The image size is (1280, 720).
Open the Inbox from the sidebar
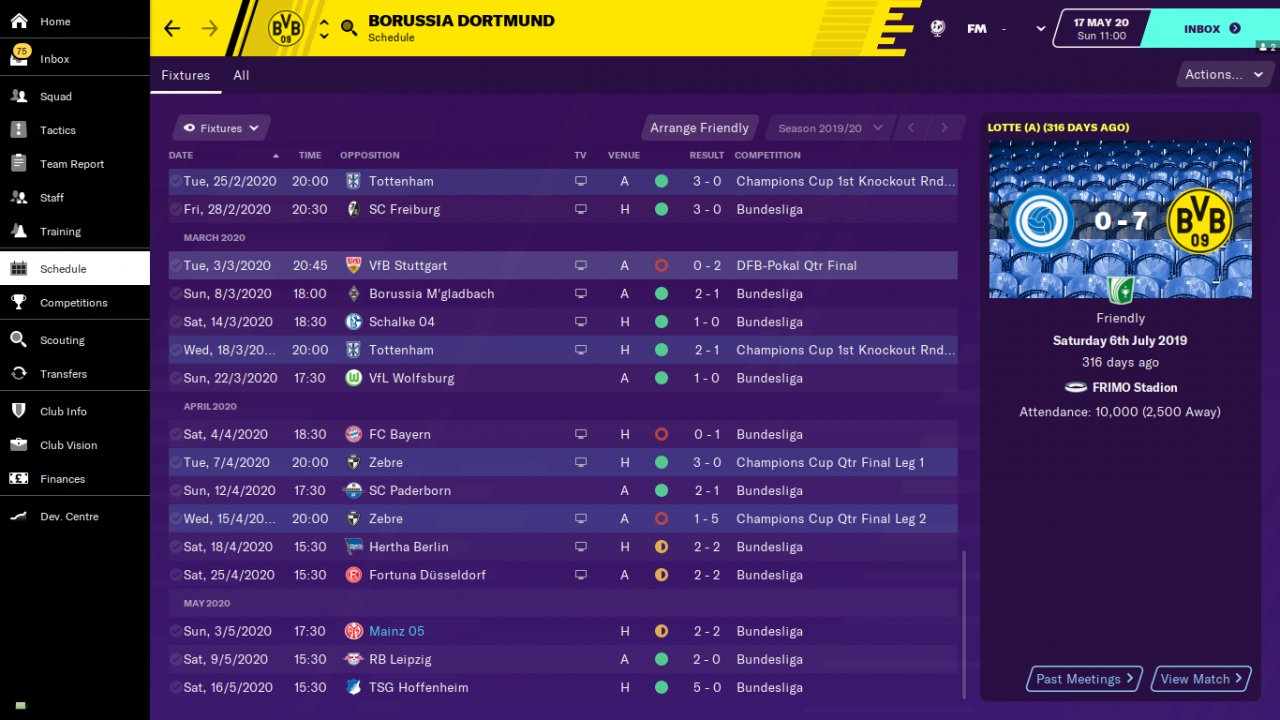pyautogui.click(x=55, y=59)
